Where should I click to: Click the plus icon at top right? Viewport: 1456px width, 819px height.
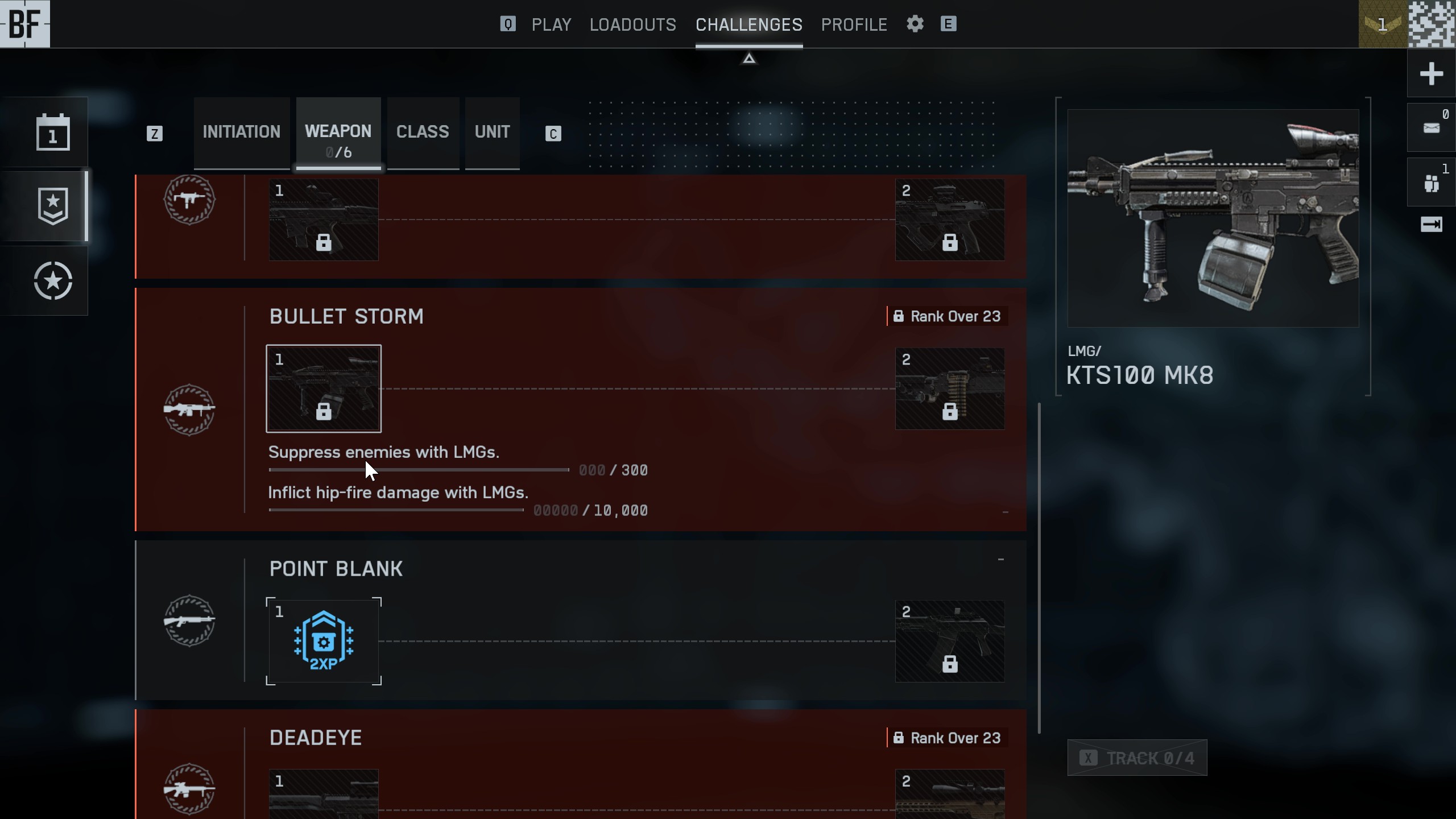(x=1432, y=73)
